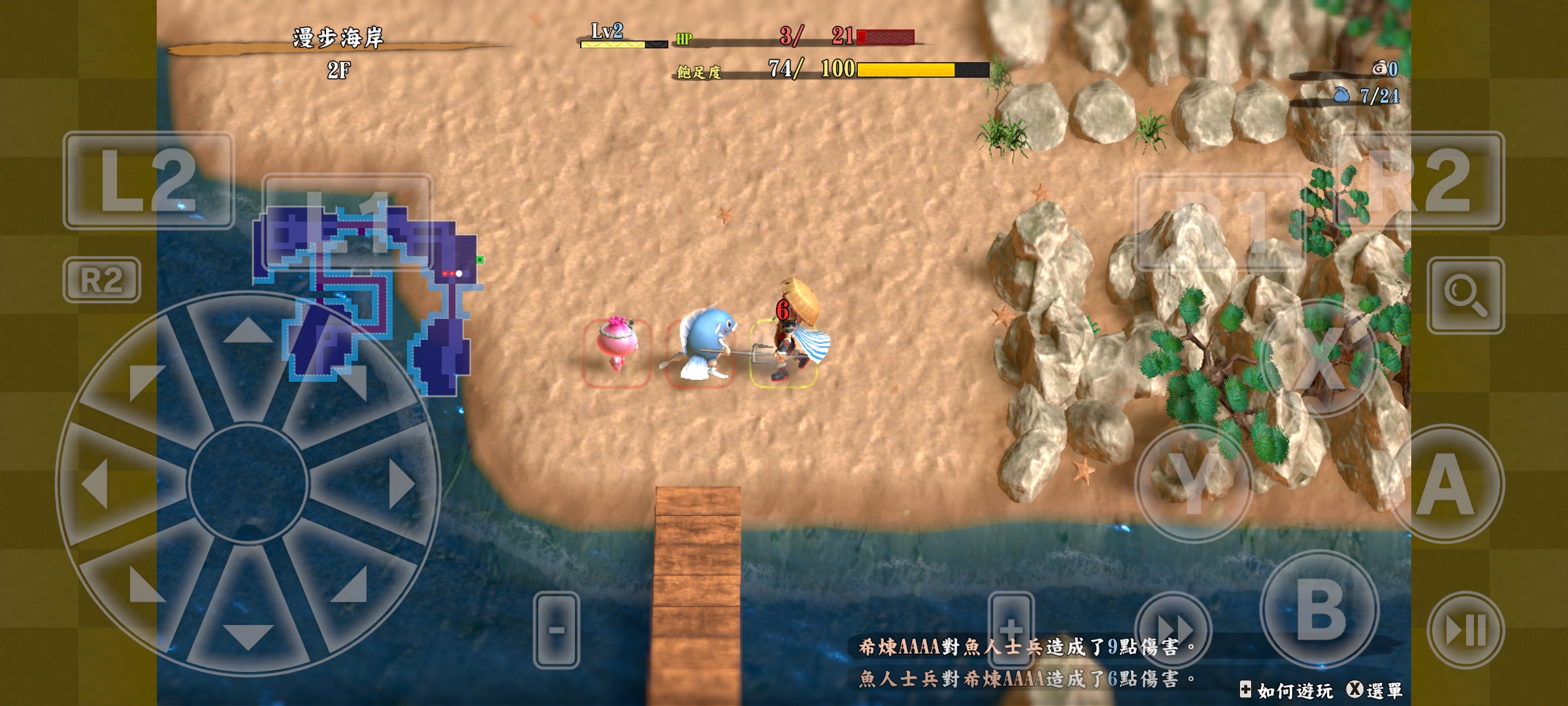Screen dimensions: 1568x706
Task: Click the play/pause button
Action: coord(1465,630)
